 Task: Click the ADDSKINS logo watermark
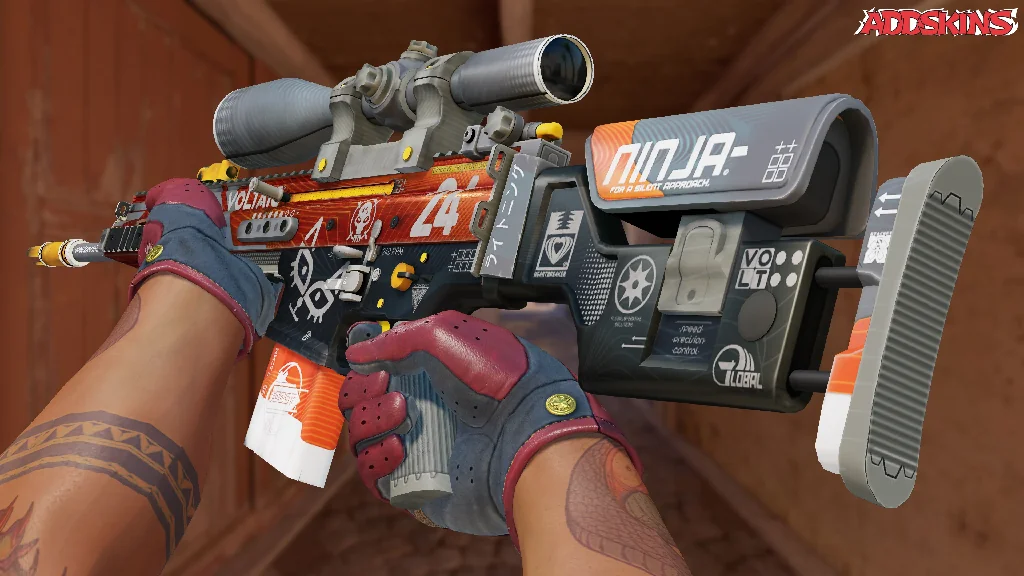939,22
